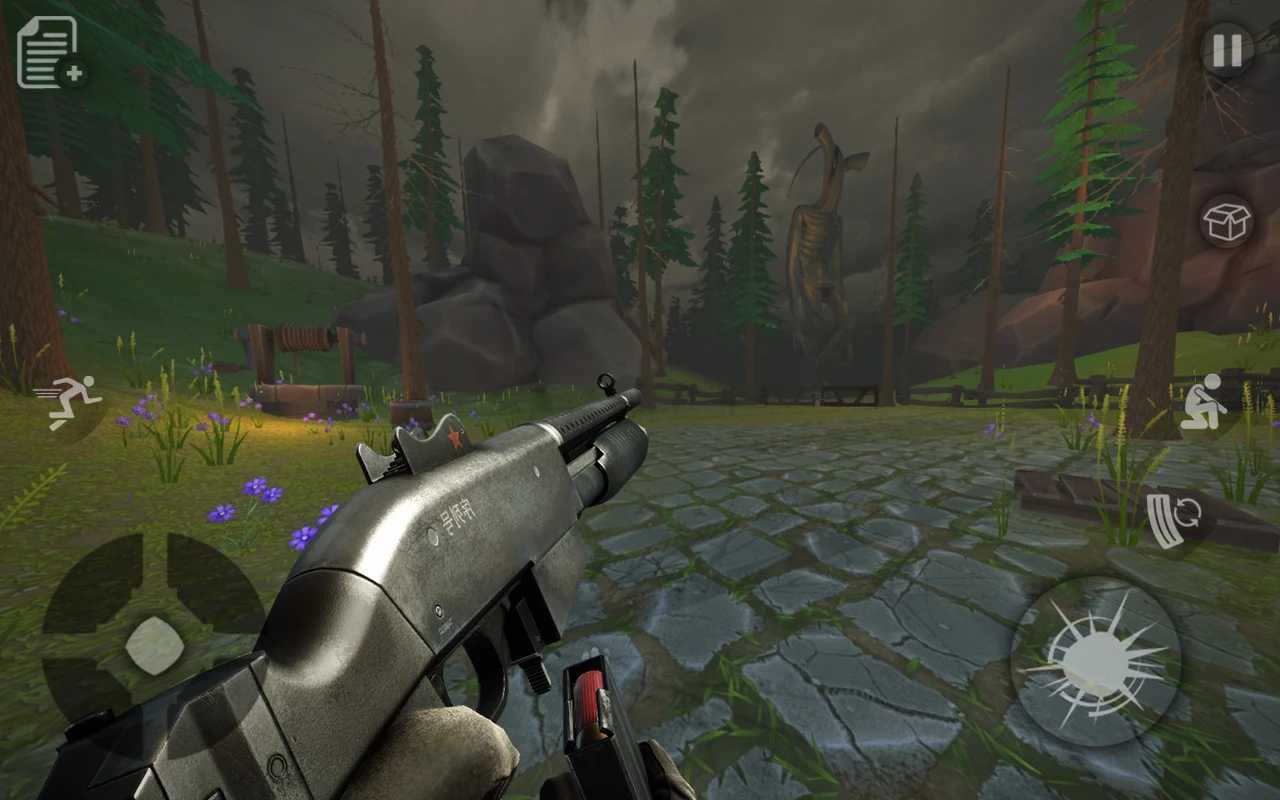Image resolution: width=1280 pixels, height=800 pixels.
Task: Open the notes document icon
Action: tap(50, 53)
